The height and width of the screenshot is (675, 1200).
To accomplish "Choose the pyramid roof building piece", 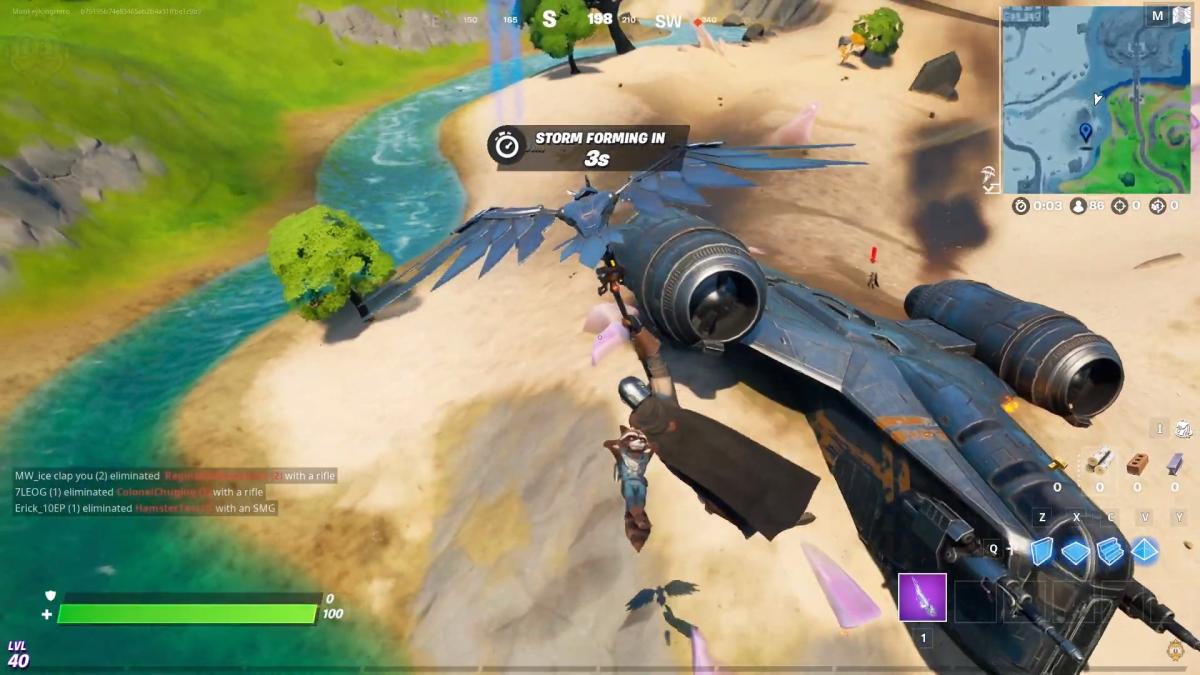I will coord(1145,551).
